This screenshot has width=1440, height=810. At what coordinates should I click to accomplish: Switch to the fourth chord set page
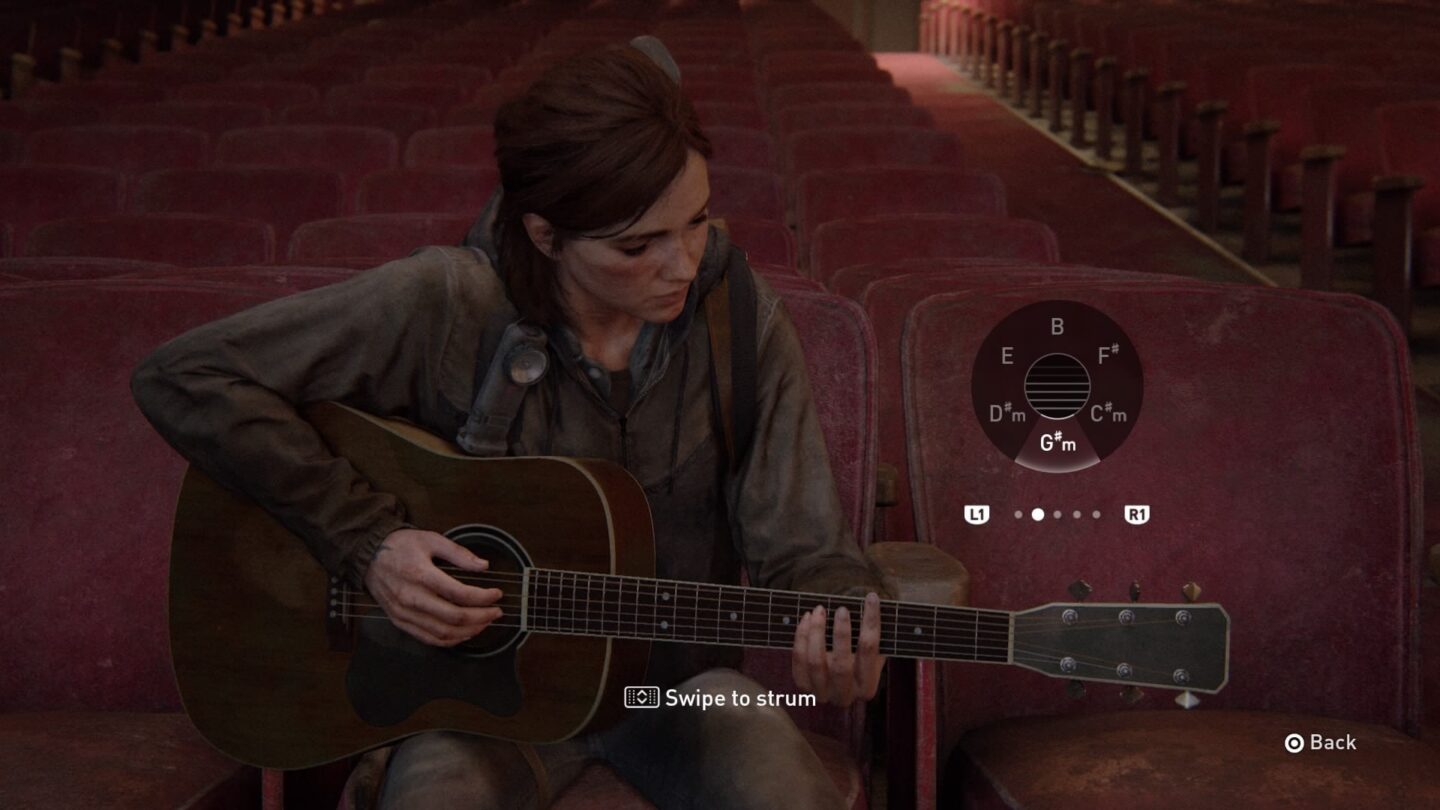[1076, 514]
